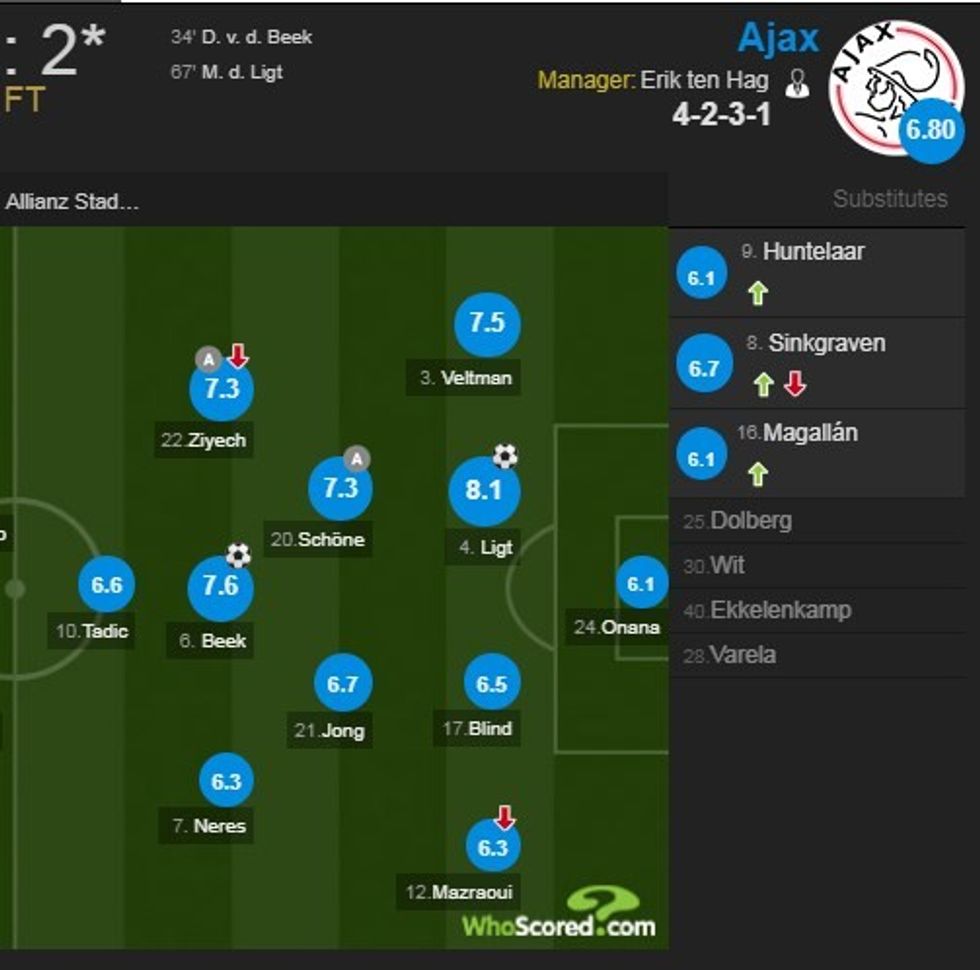
Task: Open Magallán's substitute entry
Action: [x=810, y=434]
